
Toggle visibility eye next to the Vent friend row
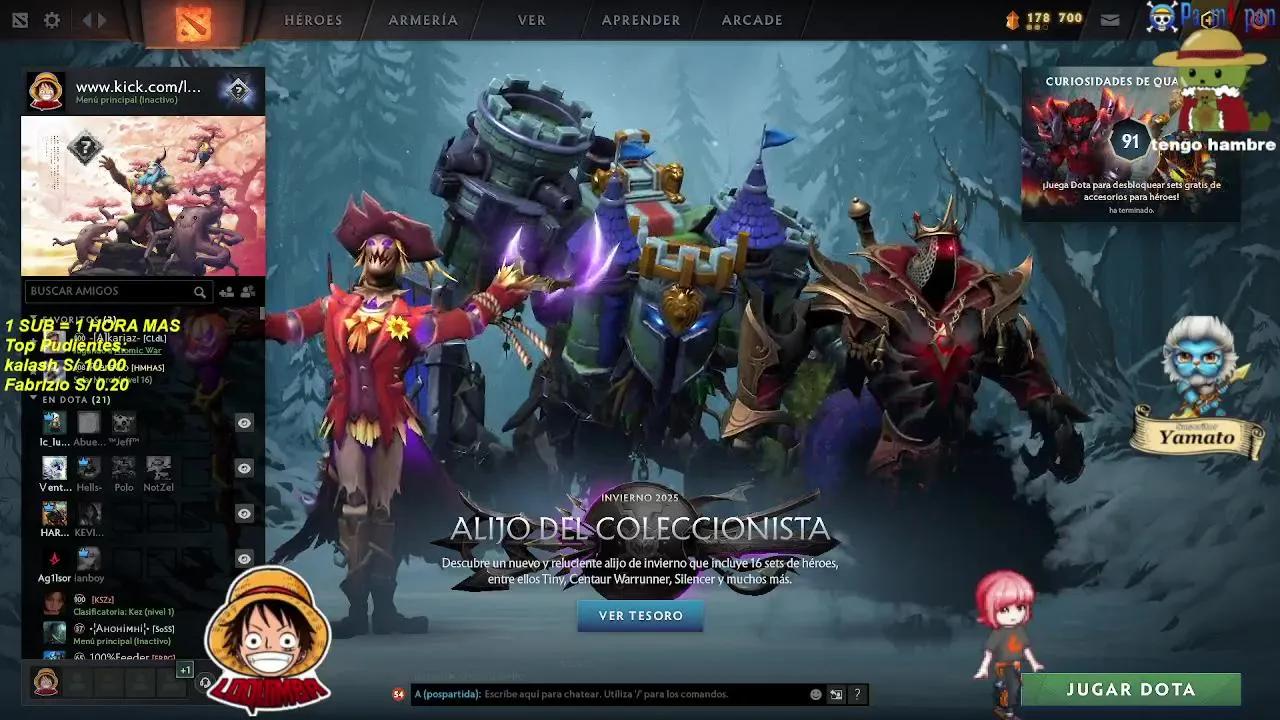click(x=243, y=468)
